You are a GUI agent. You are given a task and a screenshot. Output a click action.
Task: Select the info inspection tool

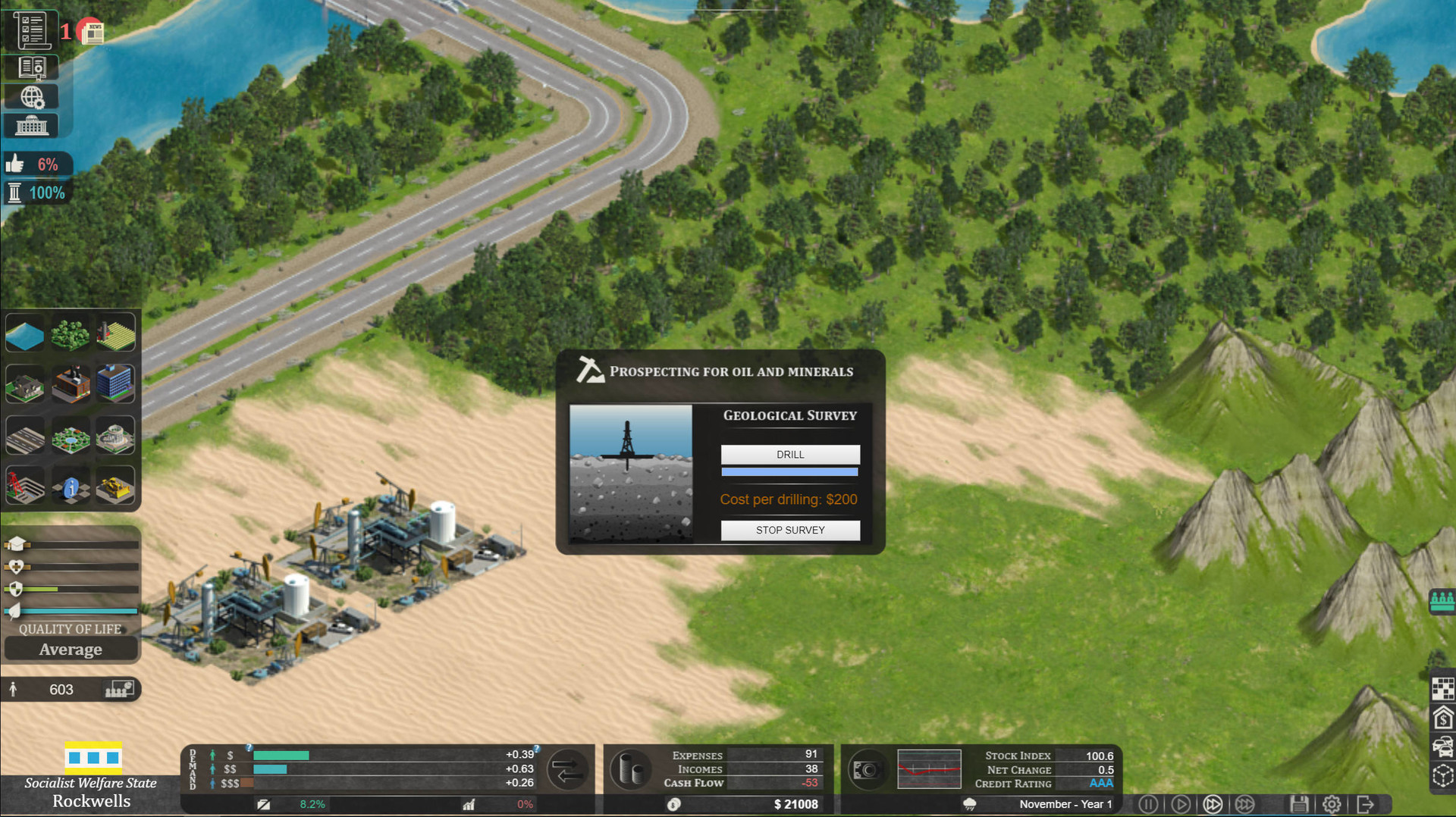71,486
